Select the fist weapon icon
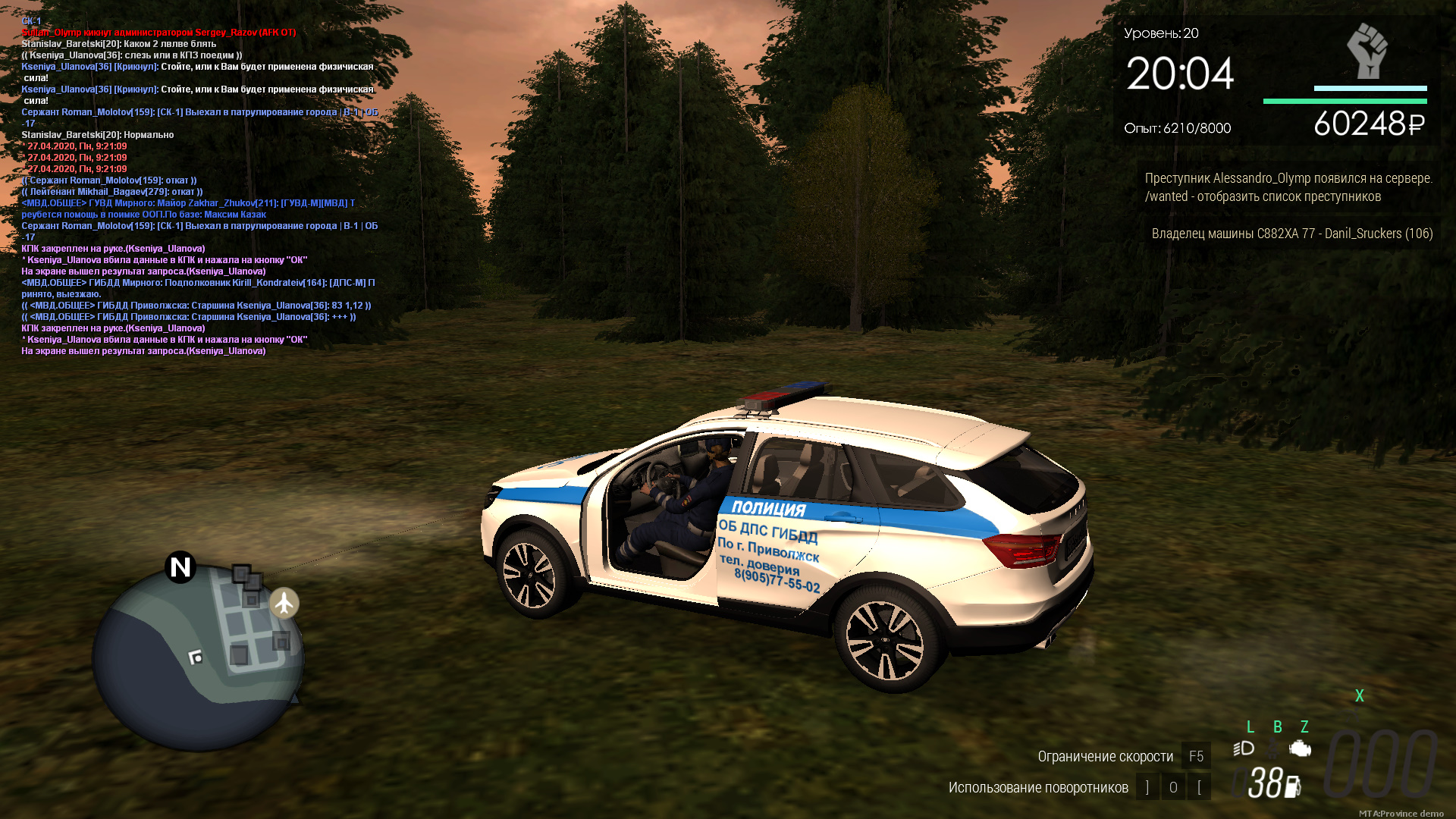Viewport: 1456px width, 819px height. pyautogui.click(x=1367, y=52)
